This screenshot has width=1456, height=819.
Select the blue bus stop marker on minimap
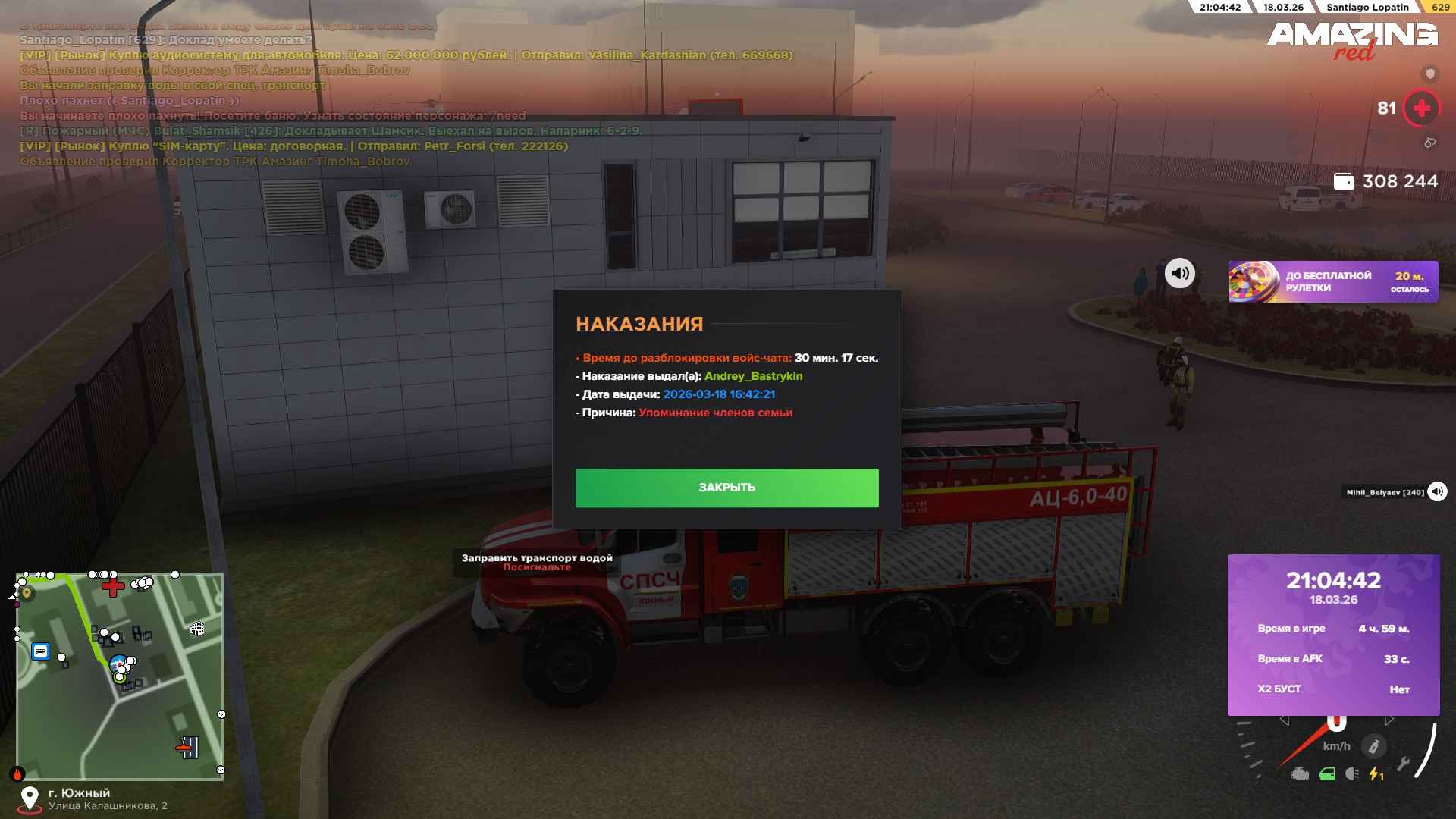(40, 651)
